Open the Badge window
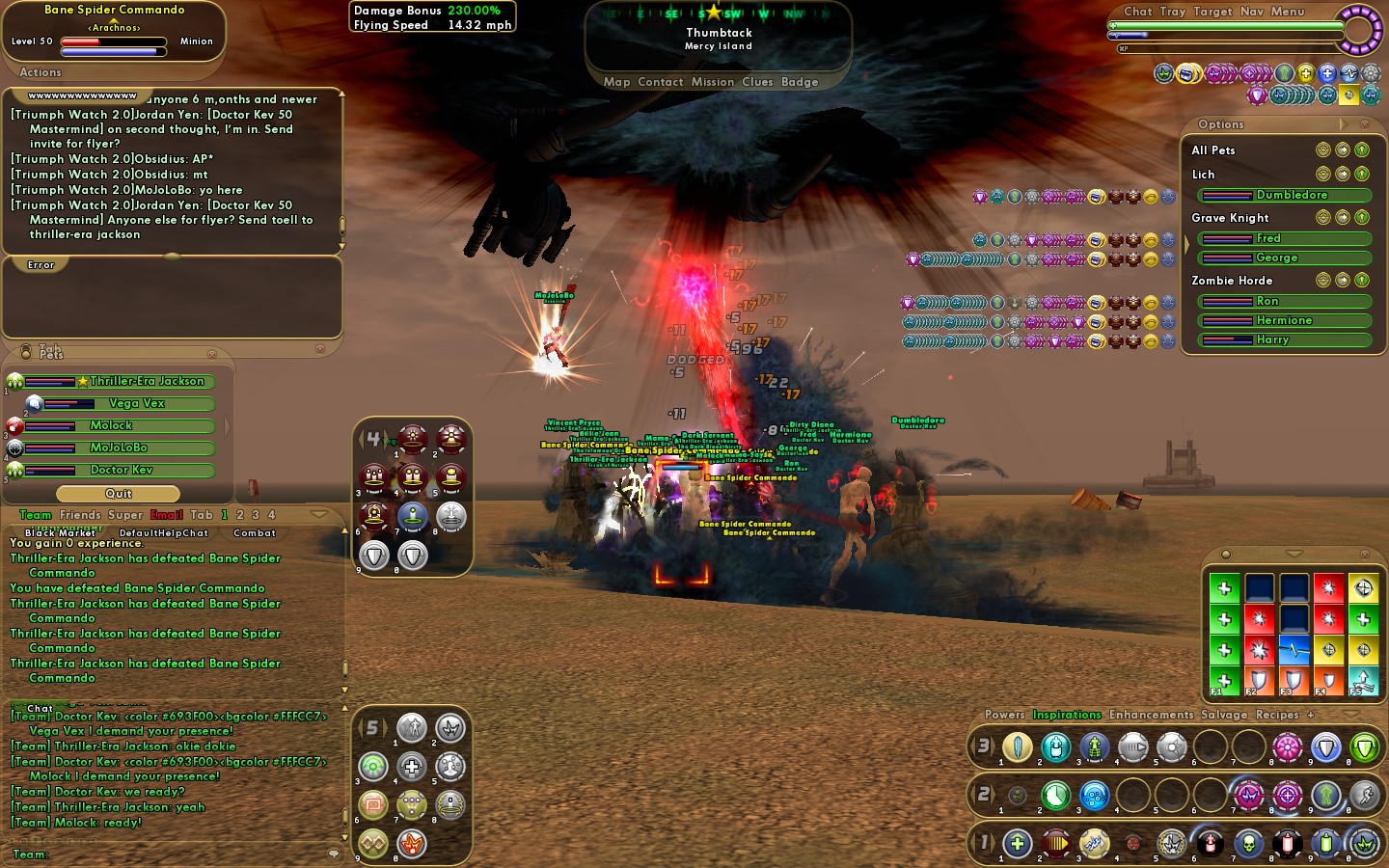This screenshot has width=1389, height=868. 800,82
